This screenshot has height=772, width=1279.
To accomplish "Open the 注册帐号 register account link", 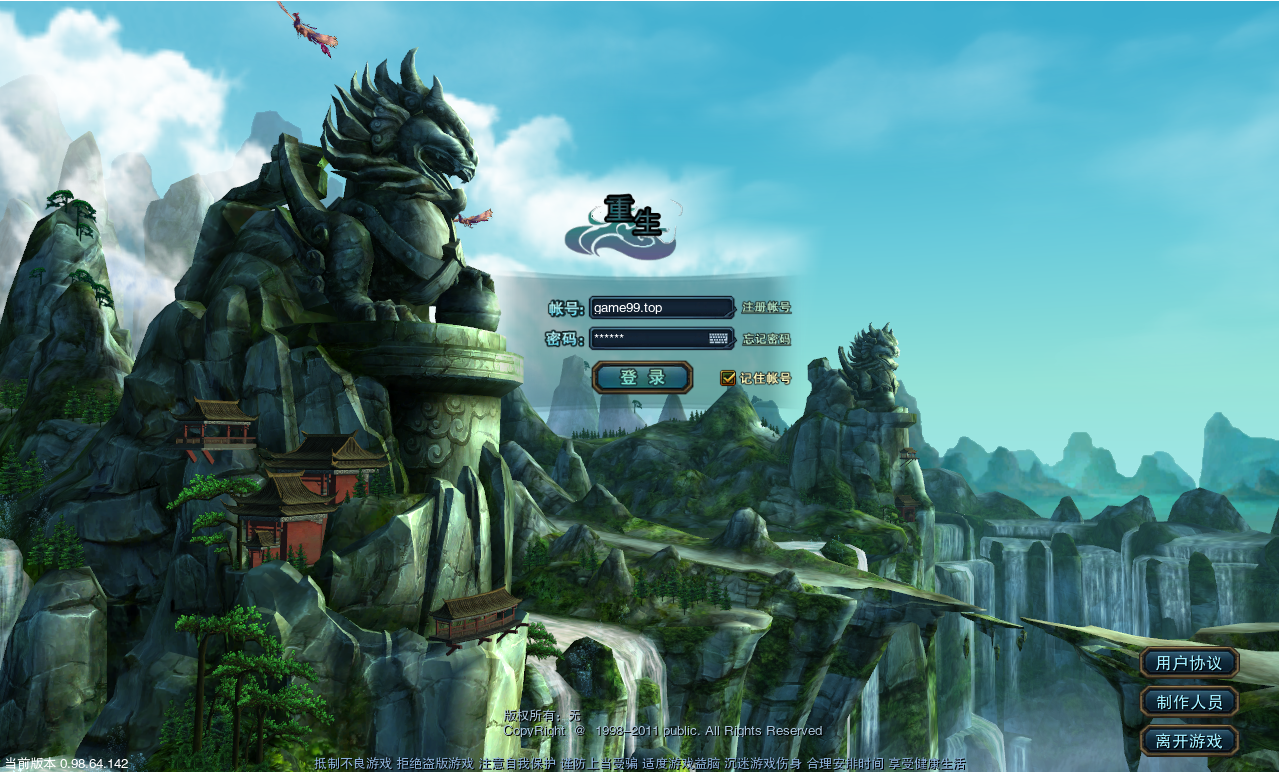I will click(x=766, y=308).
